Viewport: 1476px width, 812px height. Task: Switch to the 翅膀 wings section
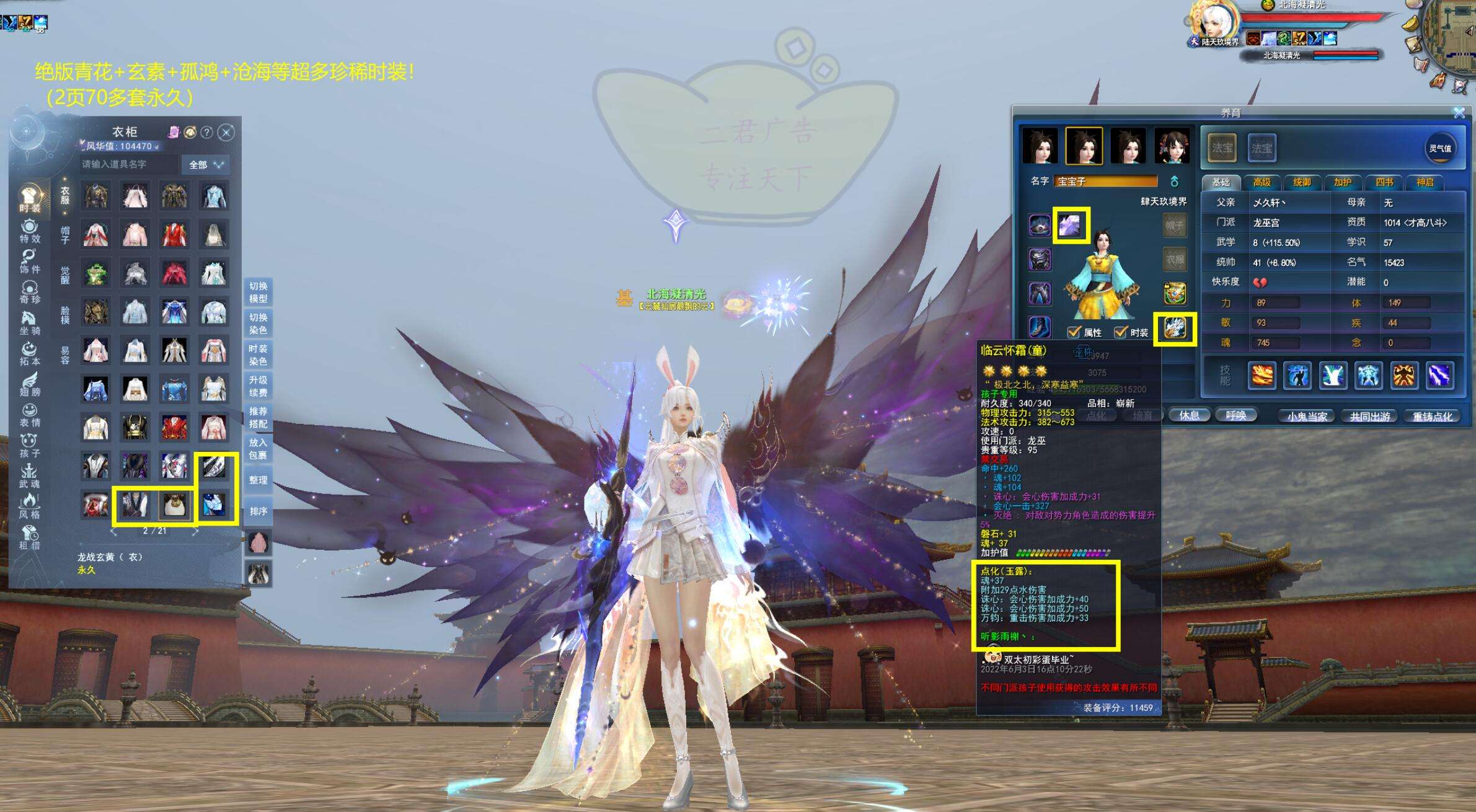(30, 384)
